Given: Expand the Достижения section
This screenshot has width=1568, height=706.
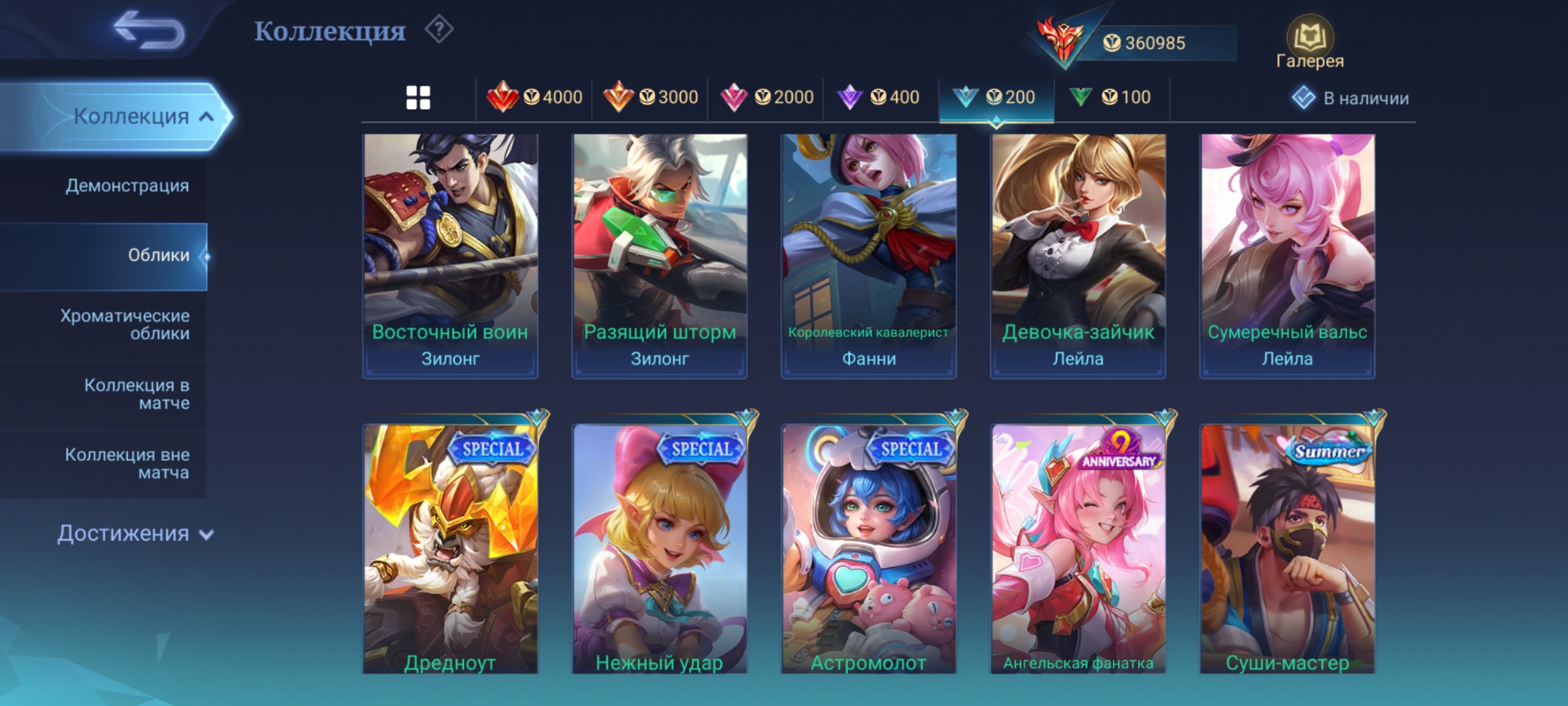Looking at the screenshot, I should click(135, 533).
